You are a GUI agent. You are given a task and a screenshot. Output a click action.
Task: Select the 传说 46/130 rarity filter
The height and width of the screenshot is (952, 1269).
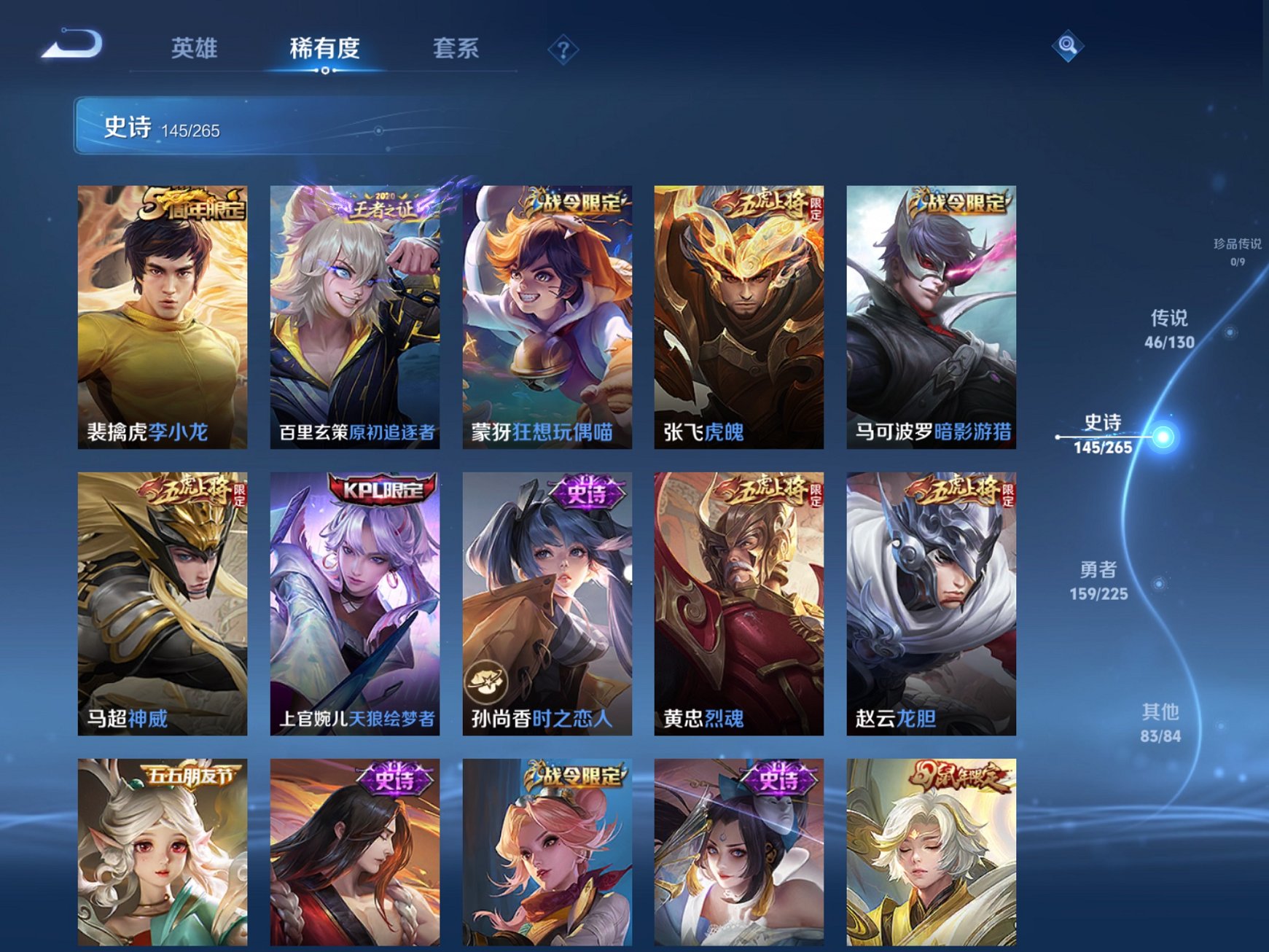click(1170, 328)
